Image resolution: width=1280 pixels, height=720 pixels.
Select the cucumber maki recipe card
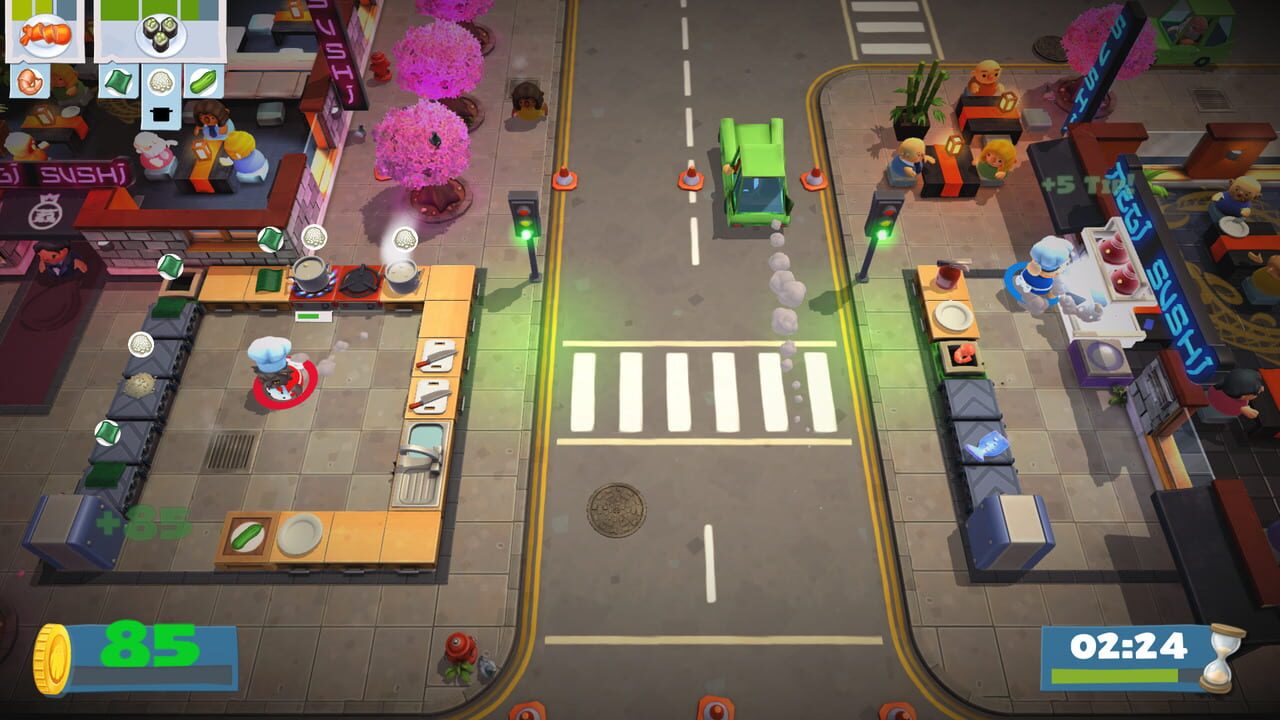(x=160, y=35)
